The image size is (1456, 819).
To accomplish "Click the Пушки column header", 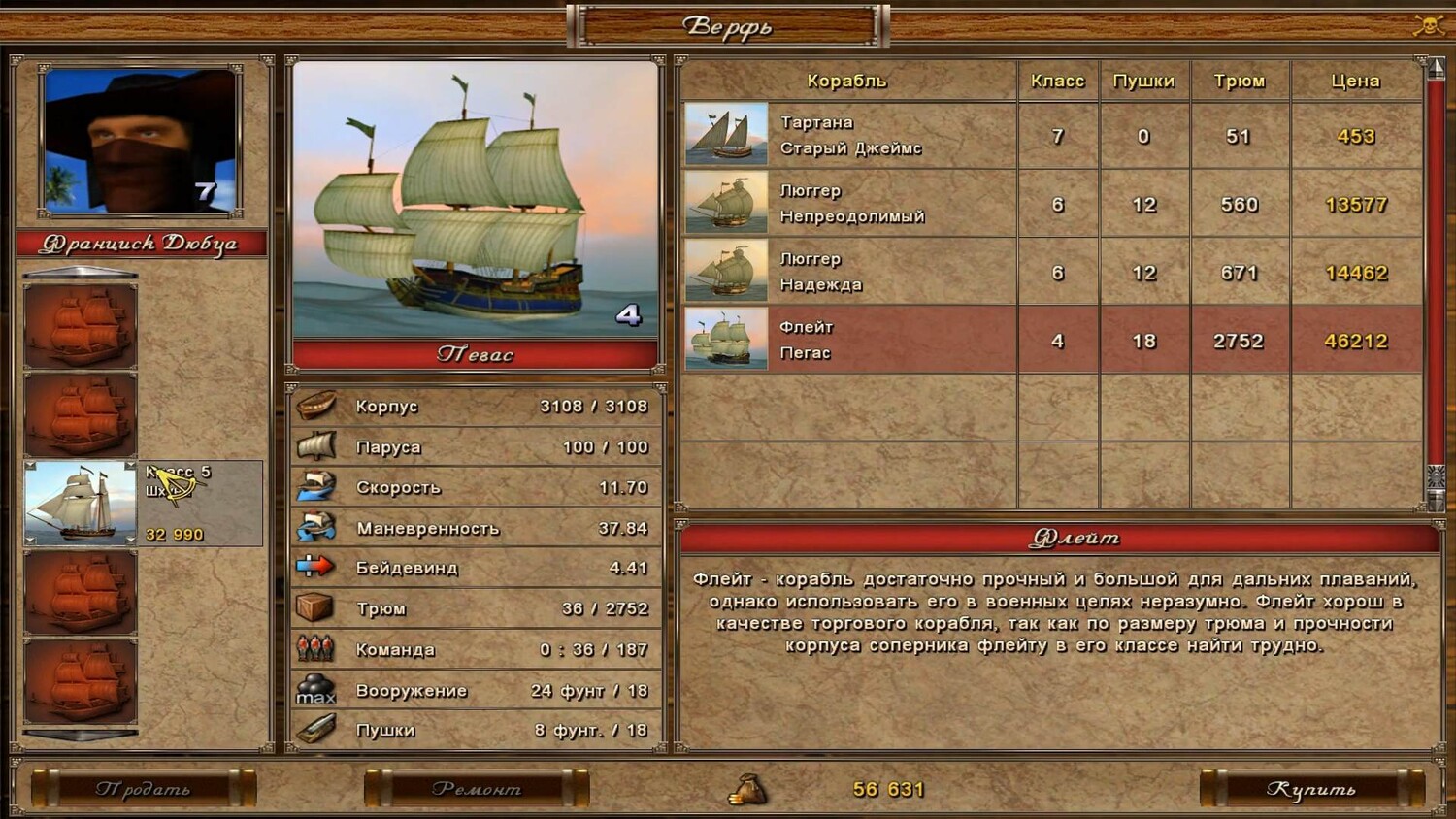I will pos(1143,81).
